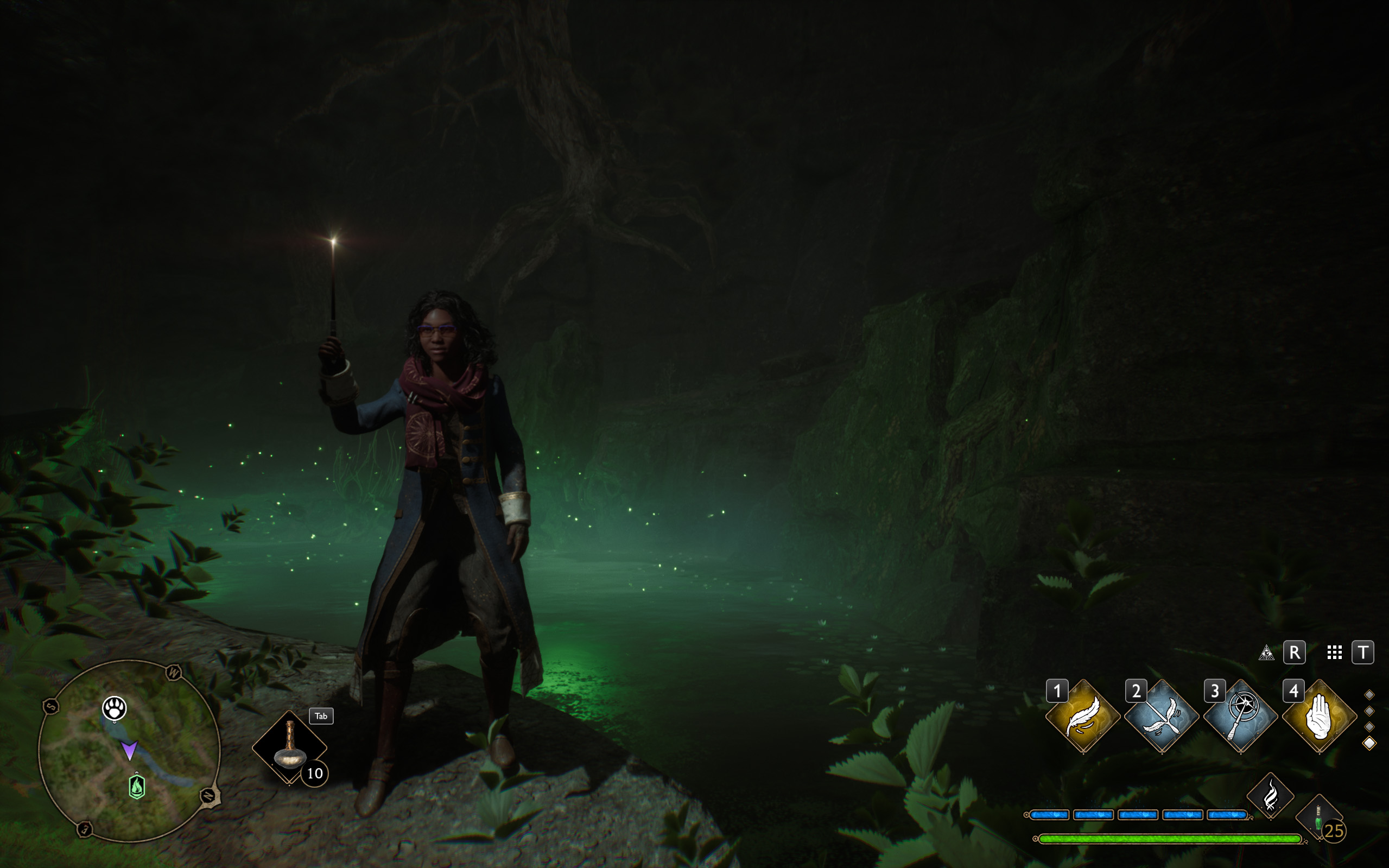The width and height of the screenshot is (1389, 868).
Task: Click the eye-in-triangle Revelio icon
Action: point(1266,652)
